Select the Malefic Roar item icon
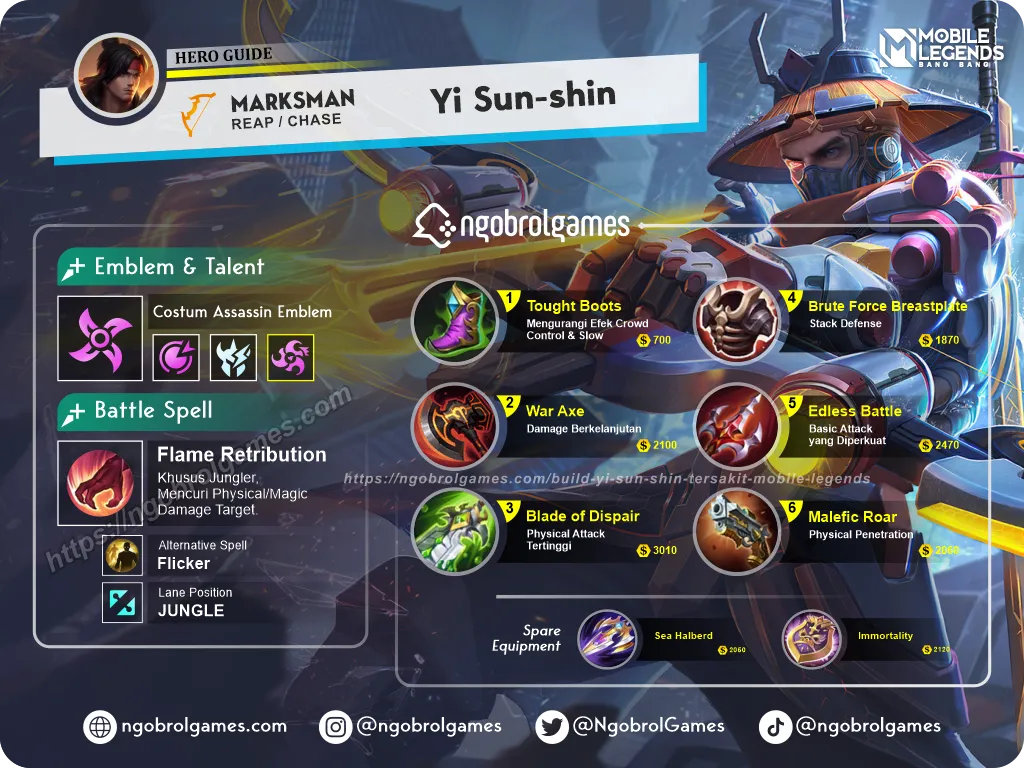Viewport: 1024px width, 768px height. (737, 531)
